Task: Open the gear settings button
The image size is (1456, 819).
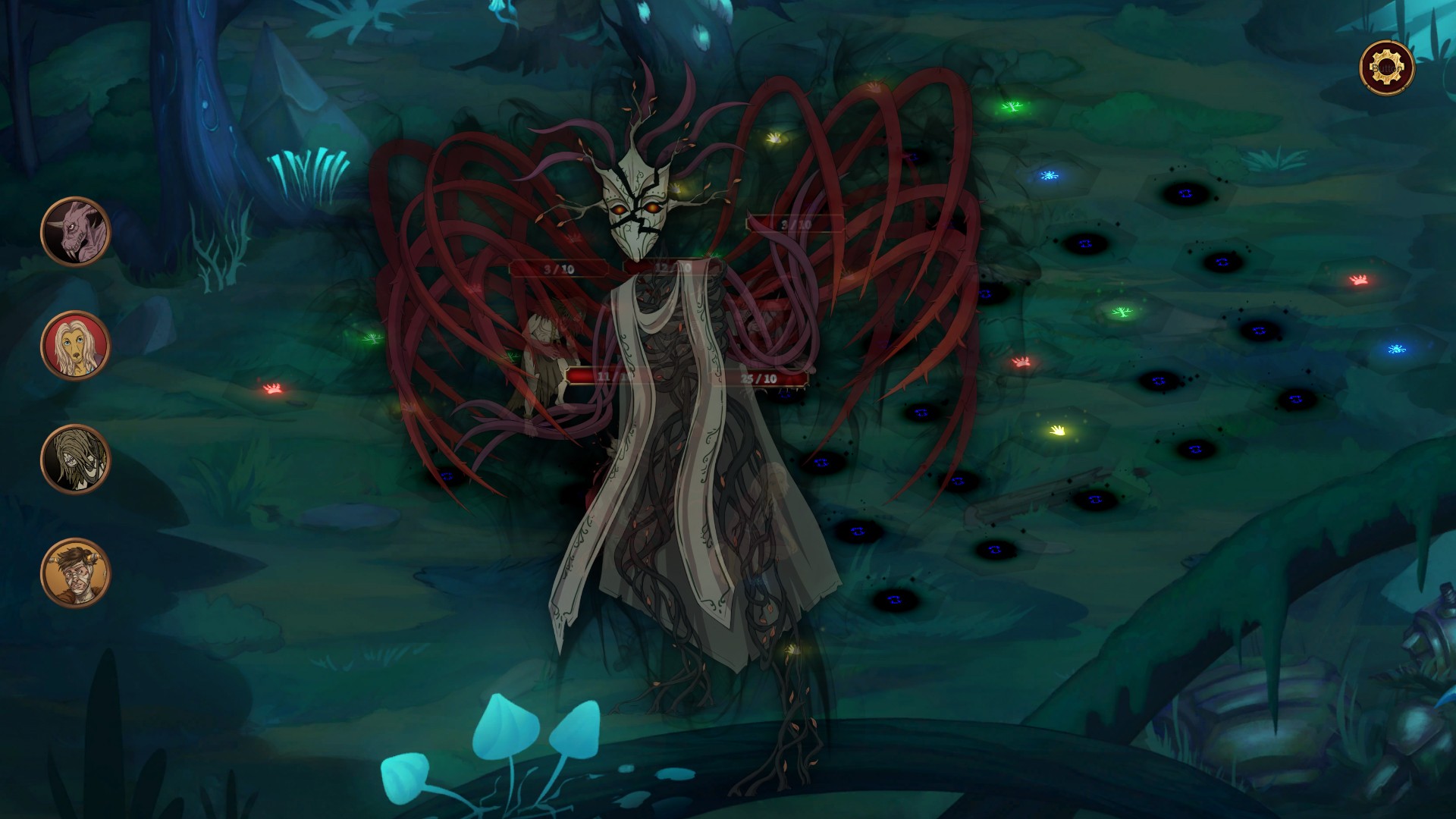Action: pos(1386,68)
